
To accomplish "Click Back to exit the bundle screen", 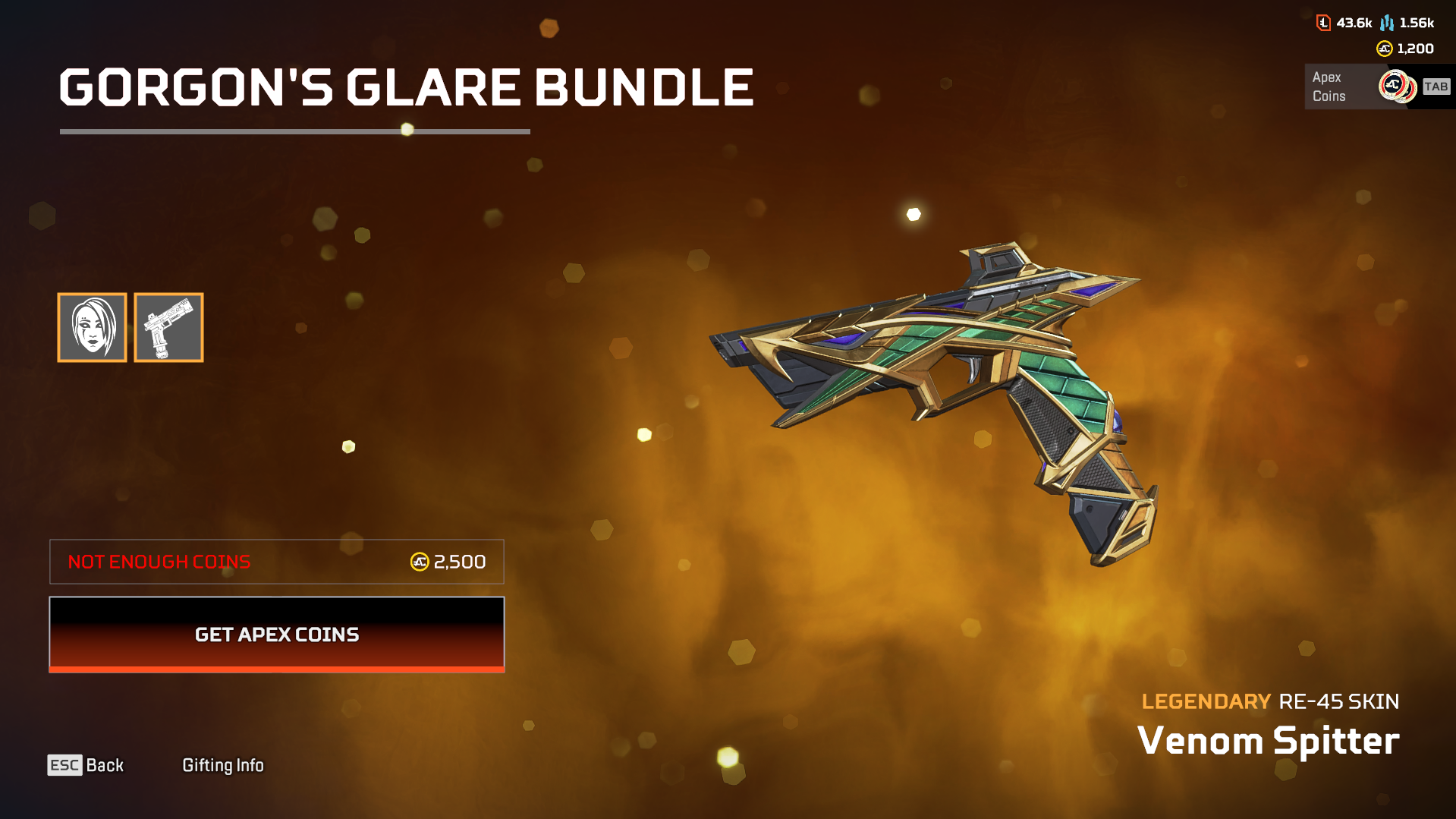I will coord(103,765).
